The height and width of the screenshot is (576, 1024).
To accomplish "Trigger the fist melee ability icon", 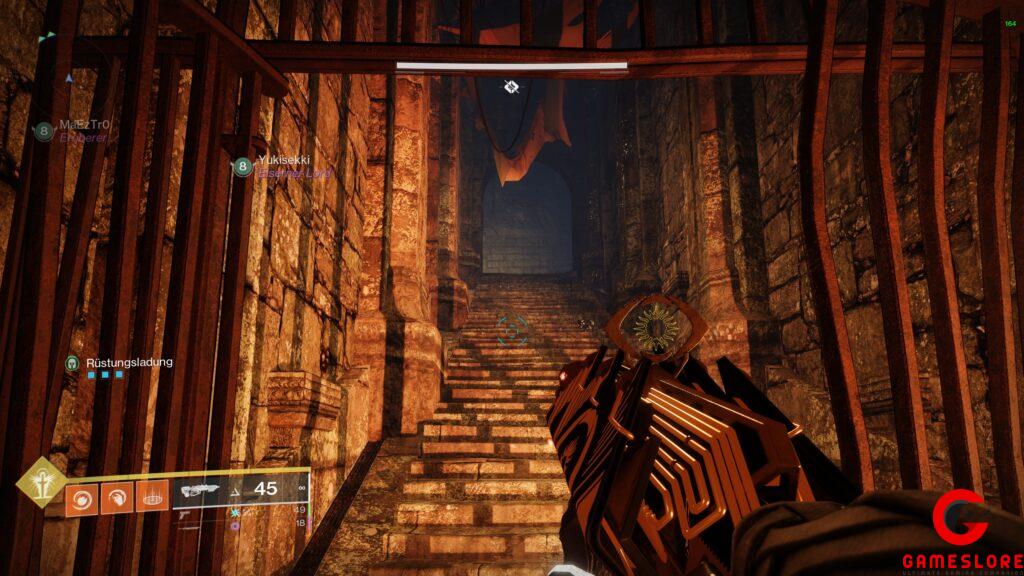I will coord(117,497).
